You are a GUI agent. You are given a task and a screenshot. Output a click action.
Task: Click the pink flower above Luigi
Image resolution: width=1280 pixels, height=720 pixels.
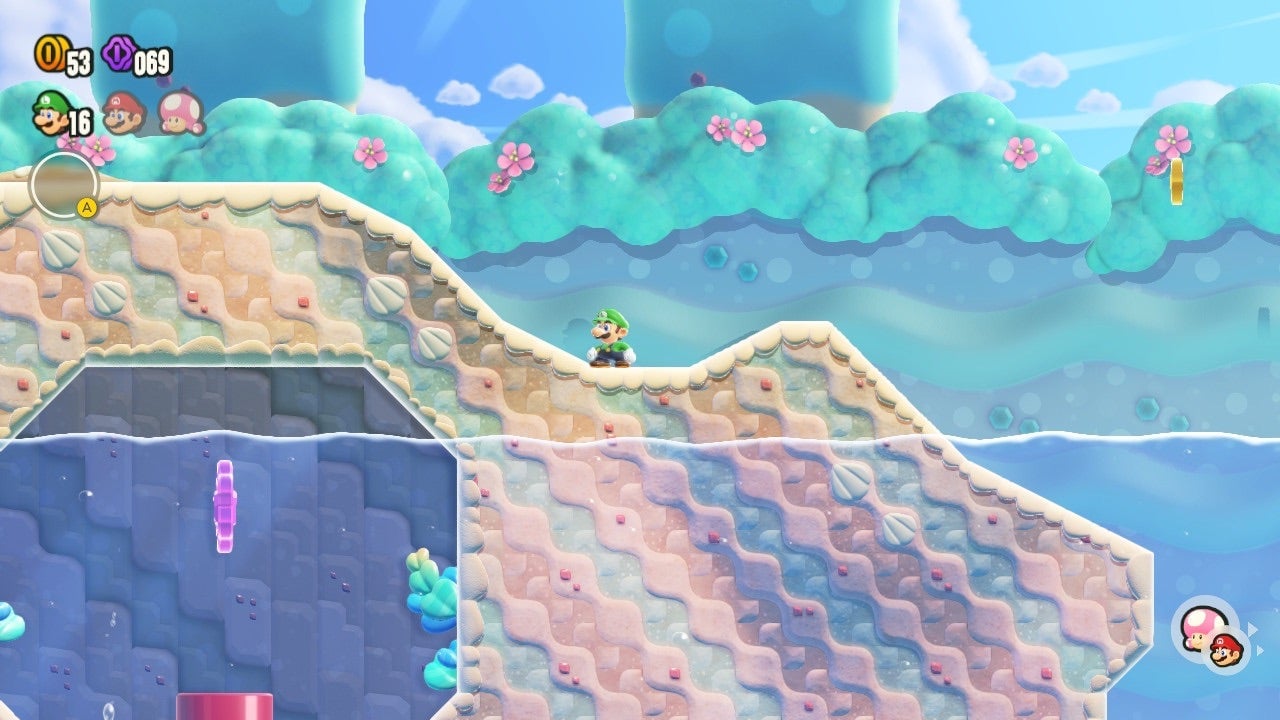(513, 156)
